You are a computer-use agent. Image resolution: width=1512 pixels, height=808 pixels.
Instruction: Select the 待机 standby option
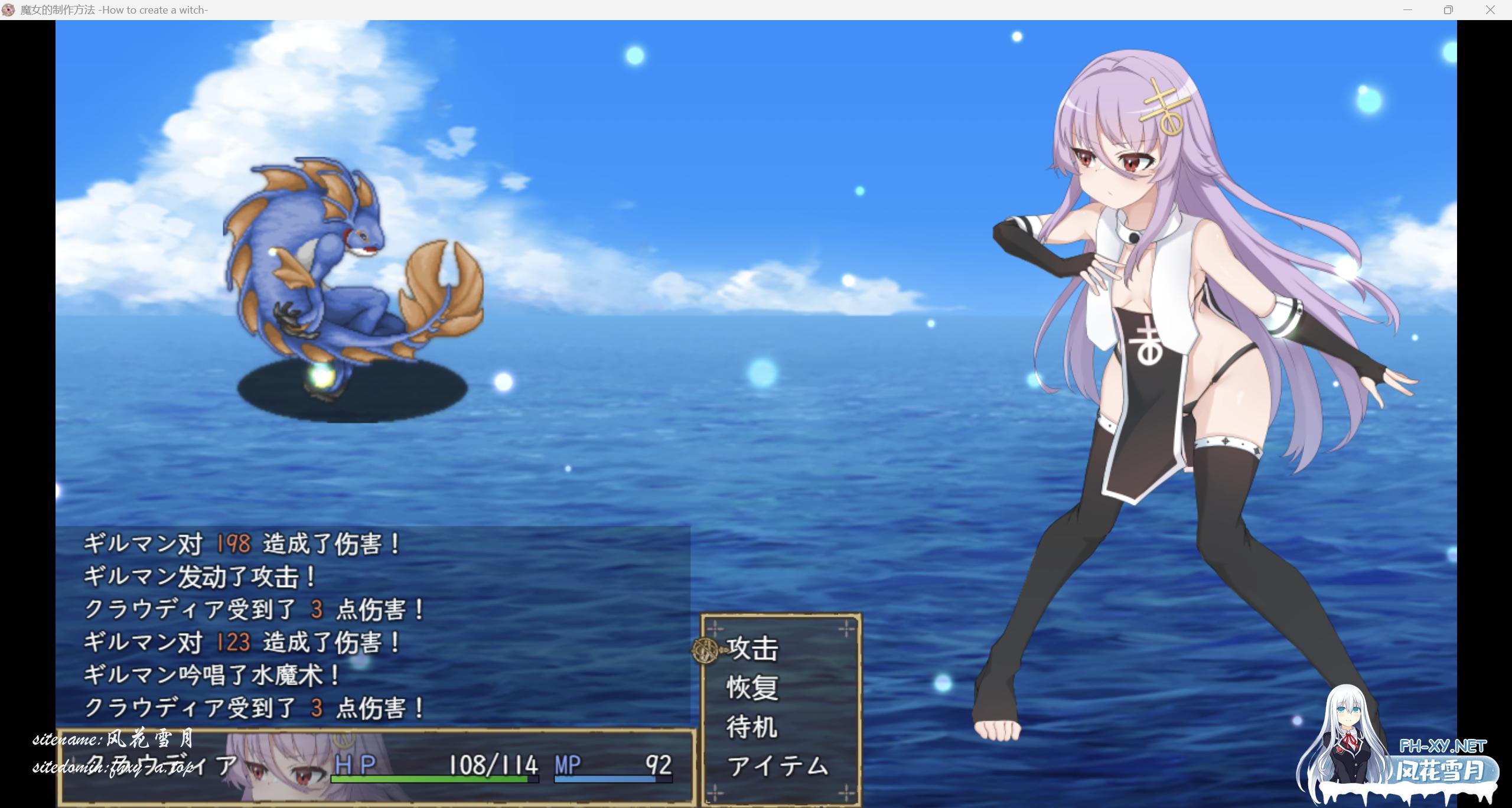[751, 727]
